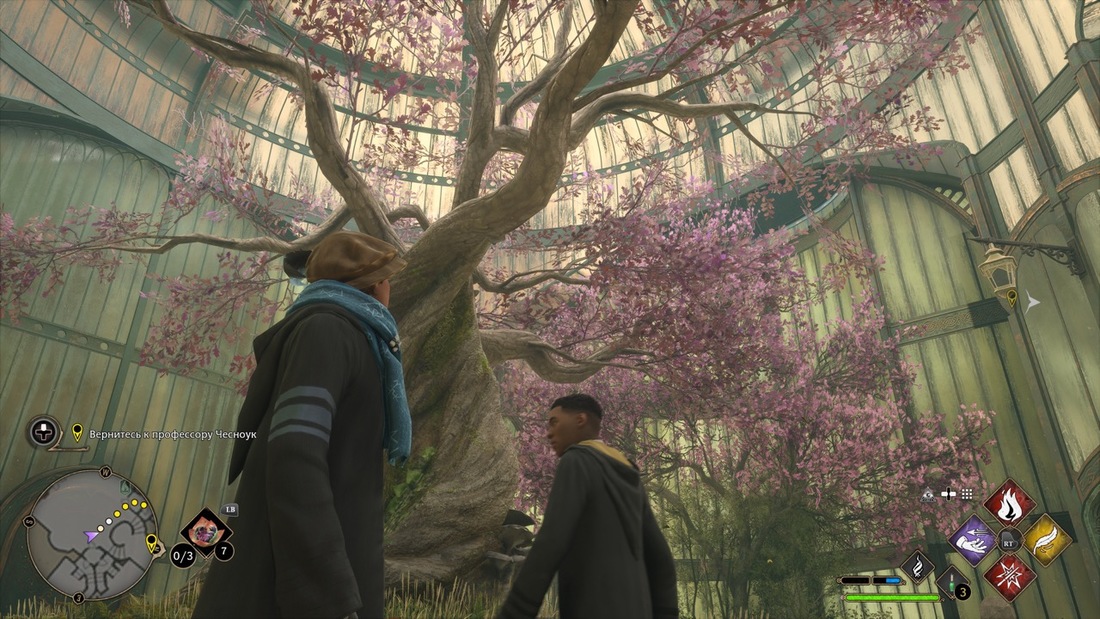The width and height of the screenshot is (1100, 619).
Task: Use the yellow feather Levioso spell
Action: click(1046, 540)
